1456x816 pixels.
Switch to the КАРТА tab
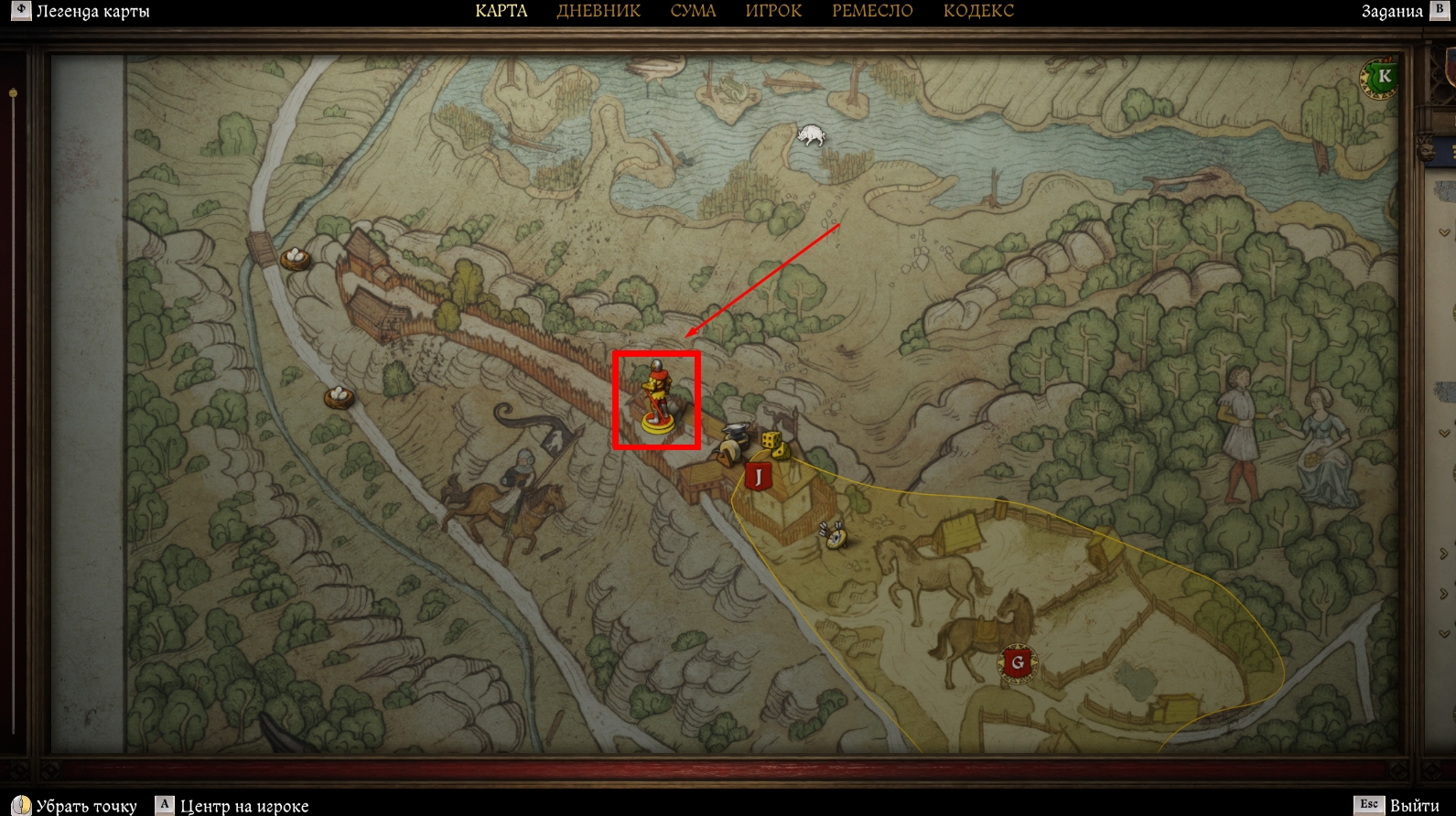501,11
